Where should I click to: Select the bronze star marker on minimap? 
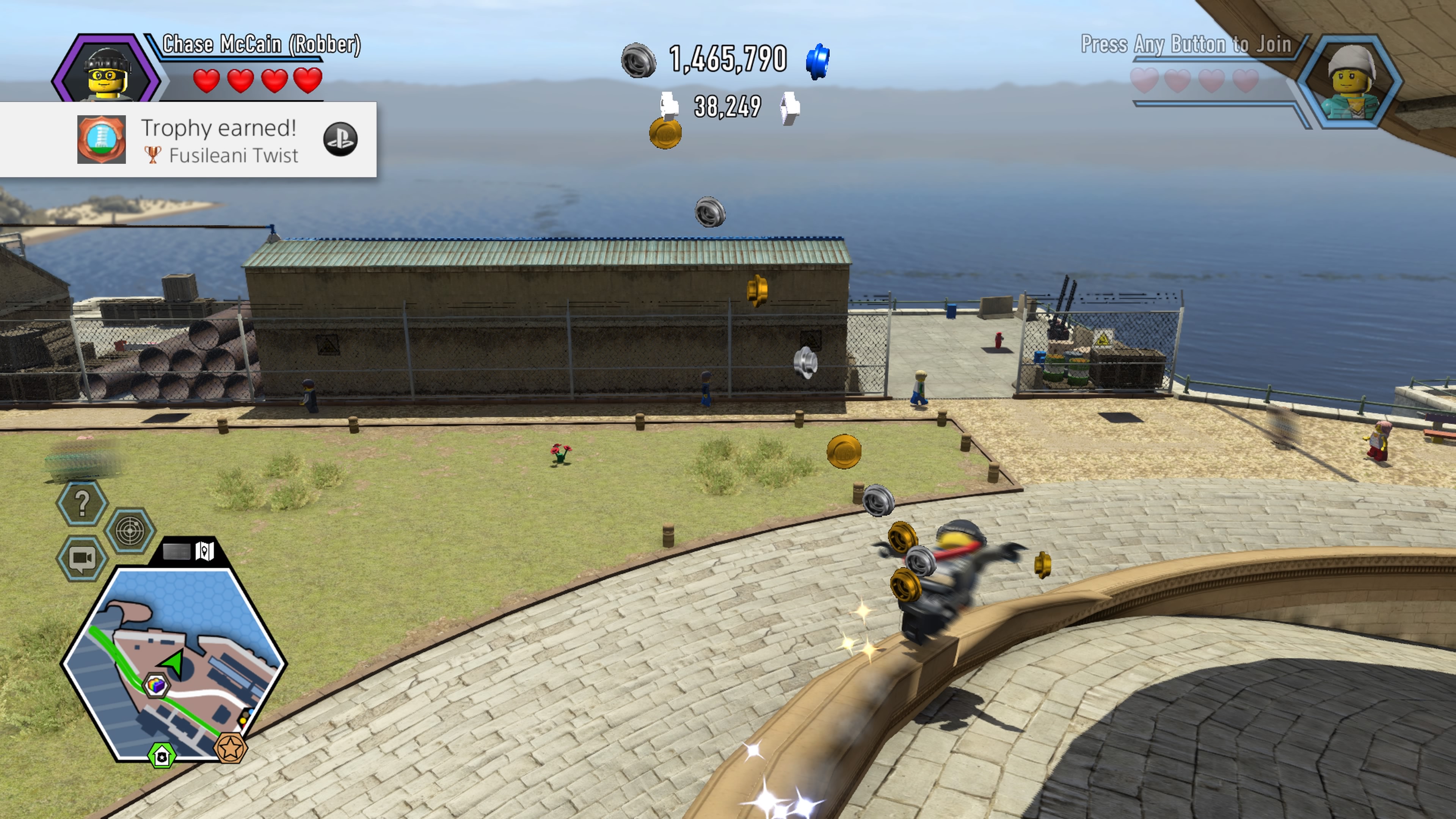point(230,748)
